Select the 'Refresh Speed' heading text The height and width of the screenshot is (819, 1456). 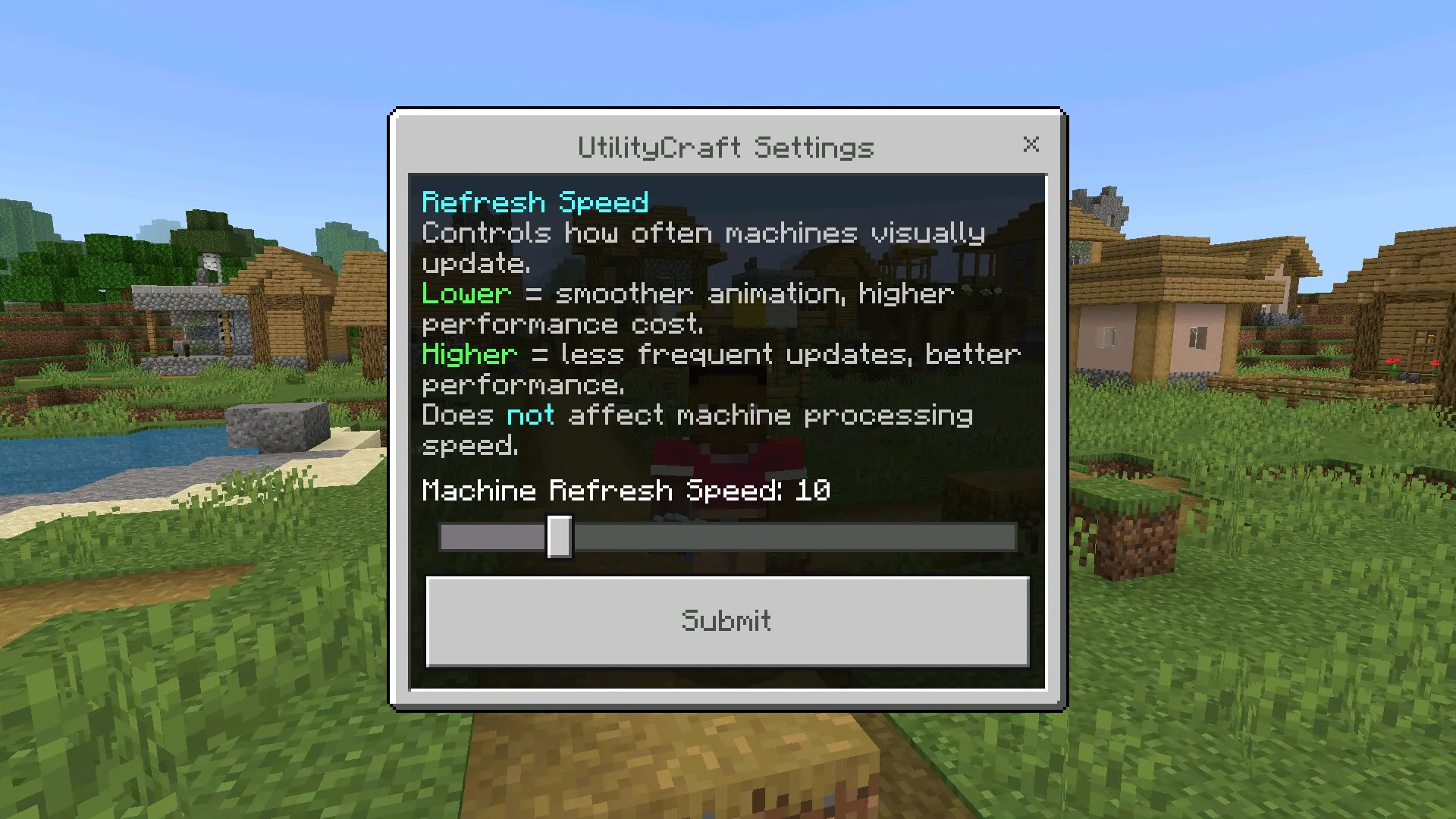(x=535, y=202)
